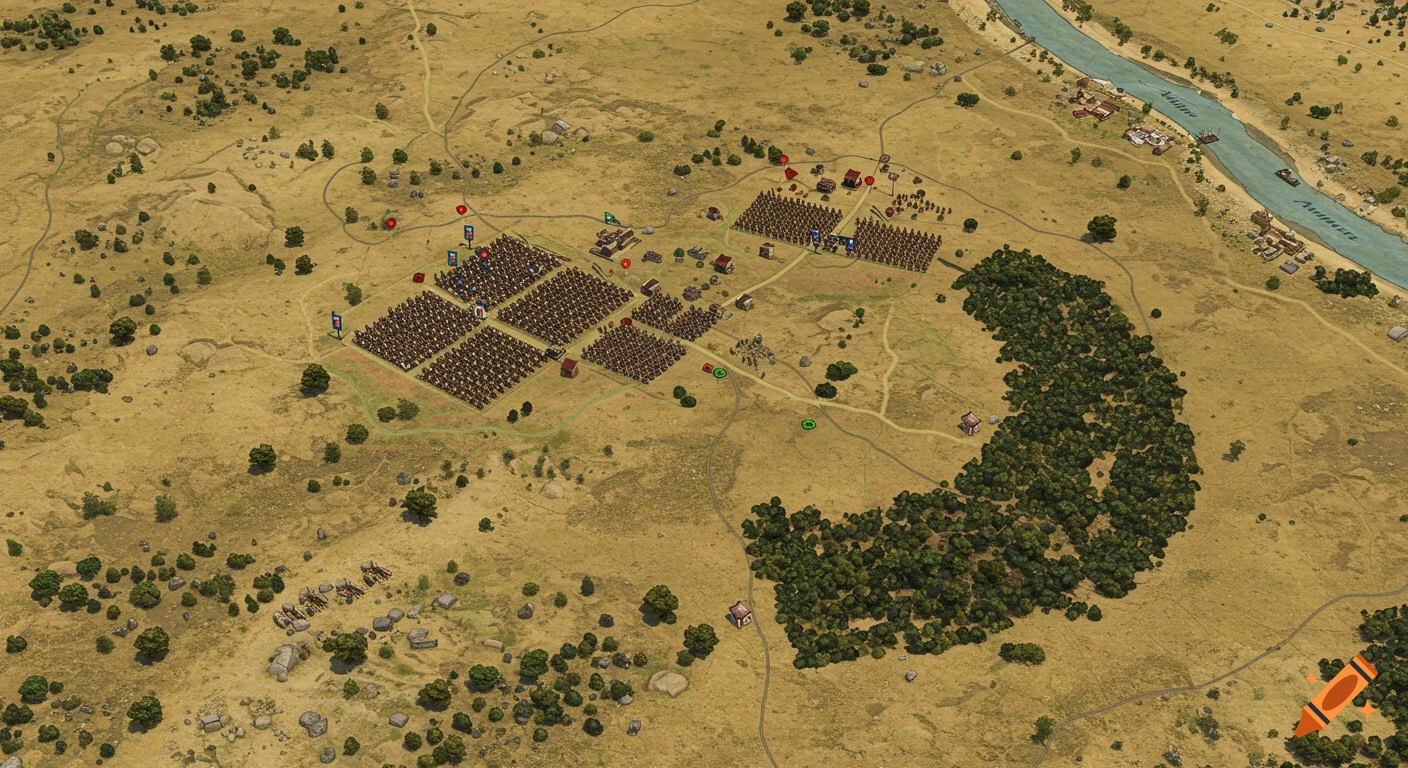Click the red marker near the central supply wagons
The image size is (1408, 768).
[x=625, y=262]
